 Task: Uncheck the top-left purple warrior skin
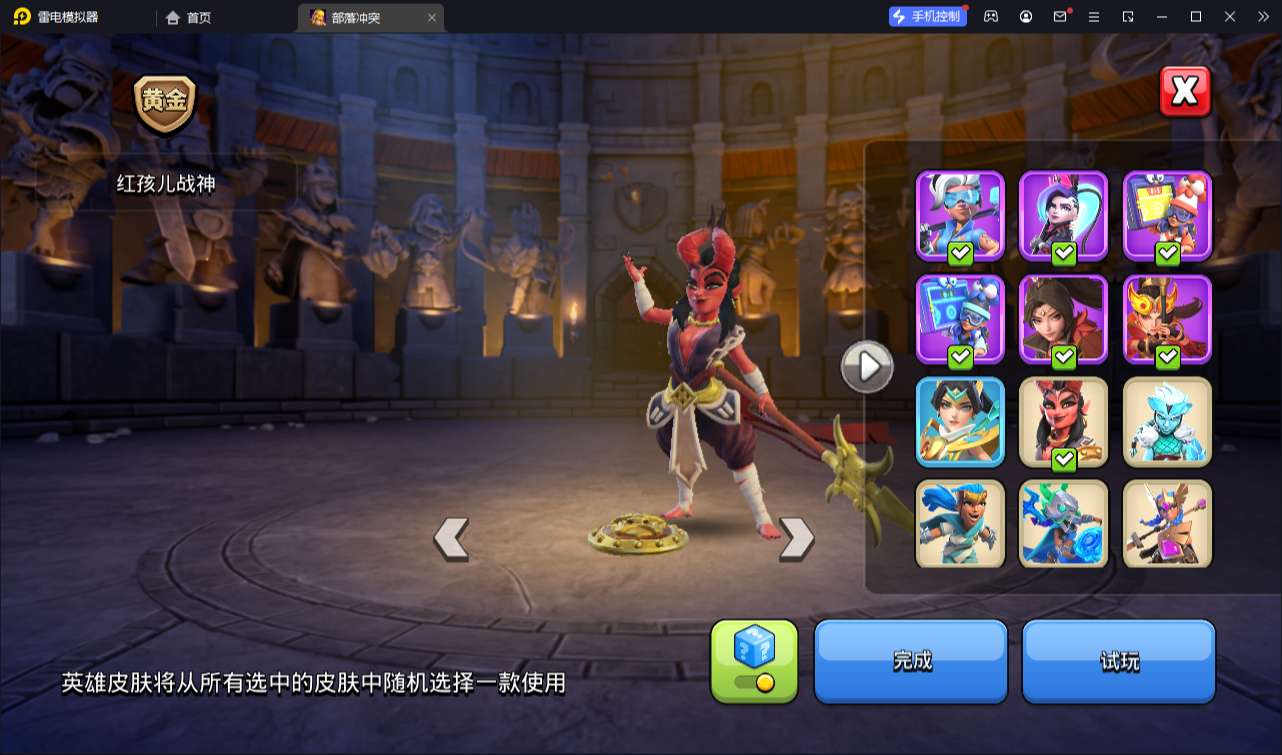click(960, 252)
